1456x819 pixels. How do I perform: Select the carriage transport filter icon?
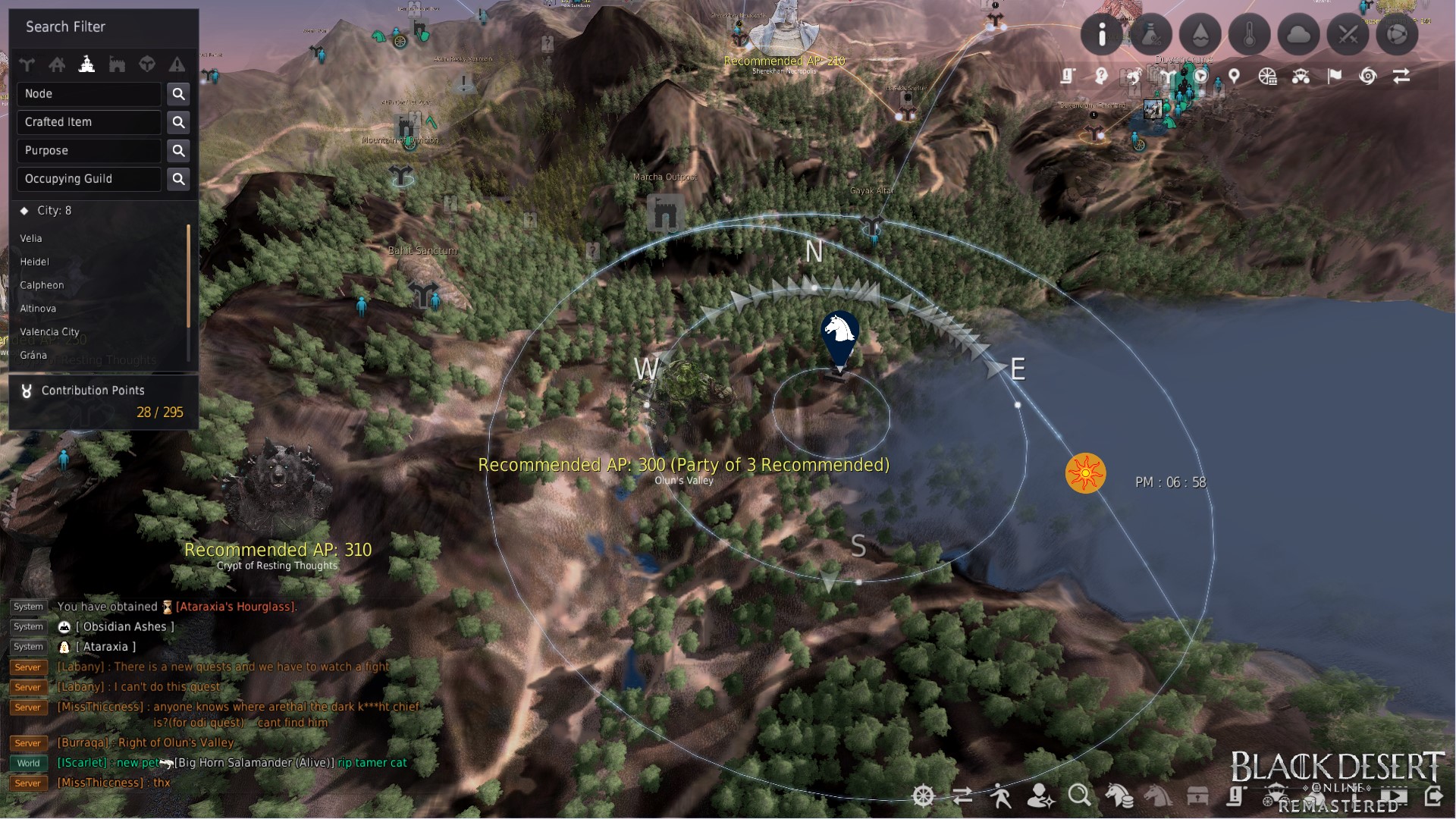click(x=1301, y=77)
